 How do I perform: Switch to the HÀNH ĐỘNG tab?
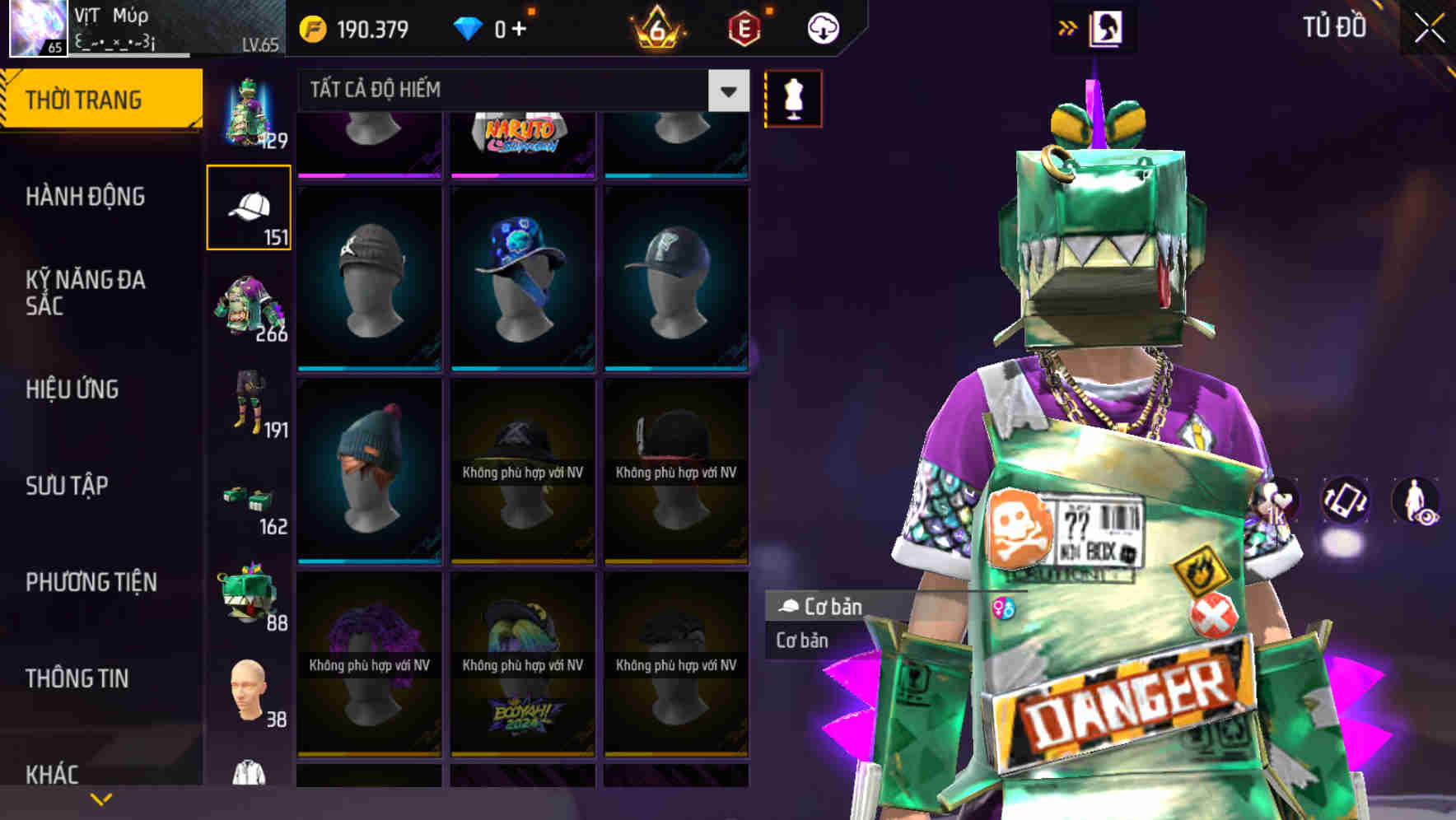click(85, 197)
